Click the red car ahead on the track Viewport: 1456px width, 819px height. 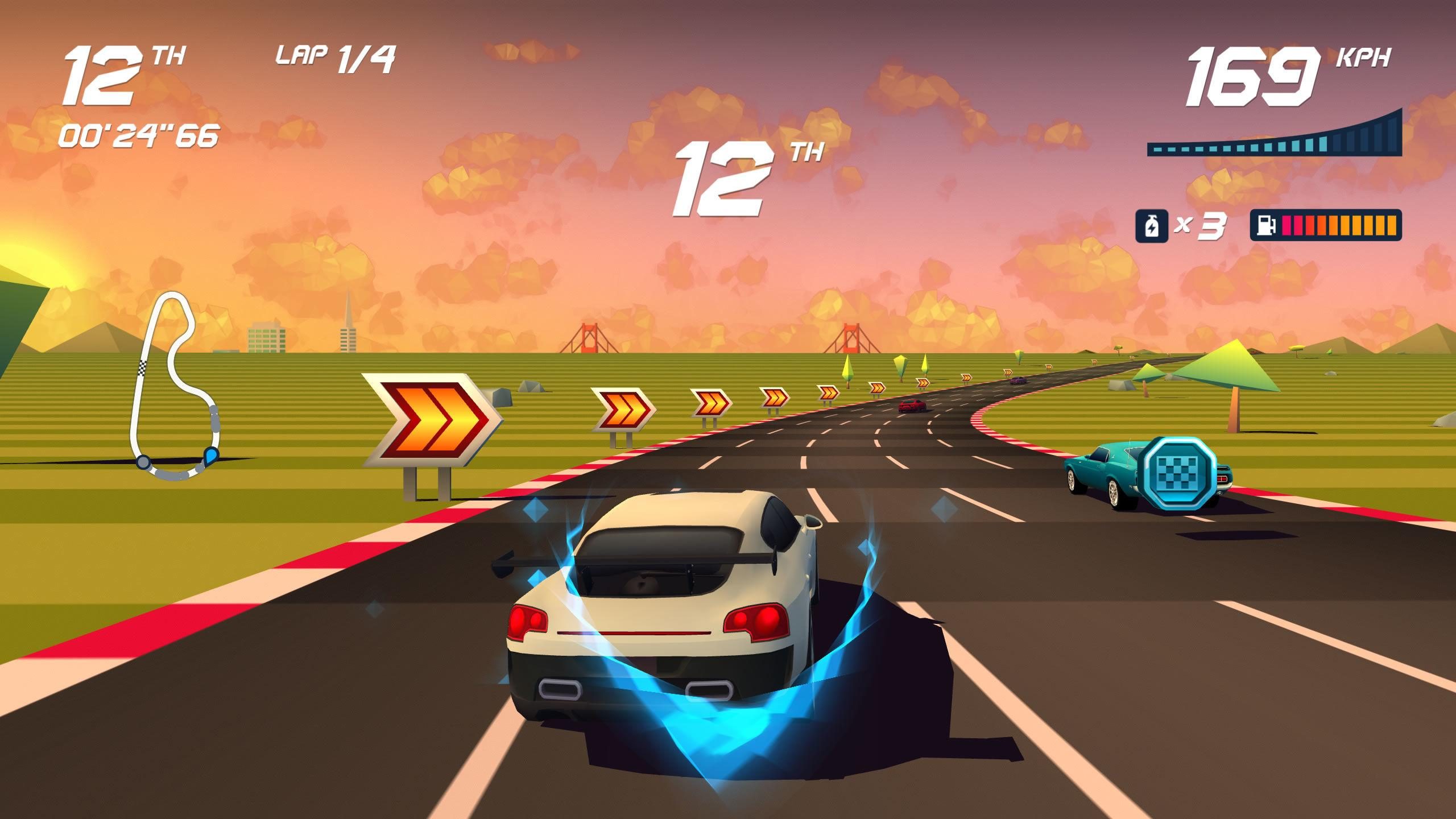911,406
